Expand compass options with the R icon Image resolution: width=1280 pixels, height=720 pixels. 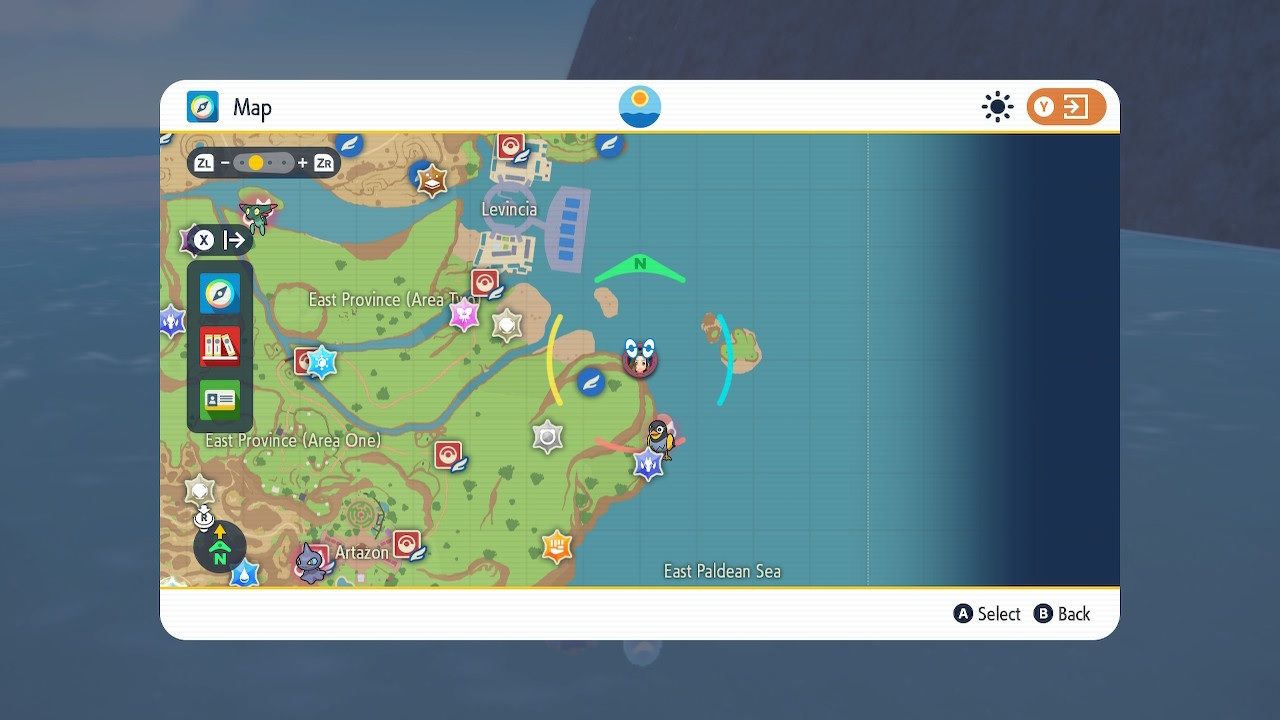click(205, 518)
